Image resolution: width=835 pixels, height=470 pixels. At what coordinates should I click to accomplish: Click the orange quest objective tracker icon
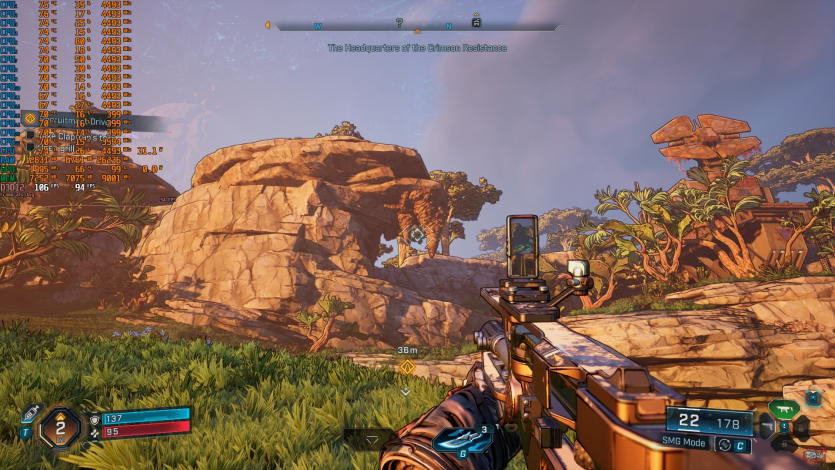coord(29,118)
